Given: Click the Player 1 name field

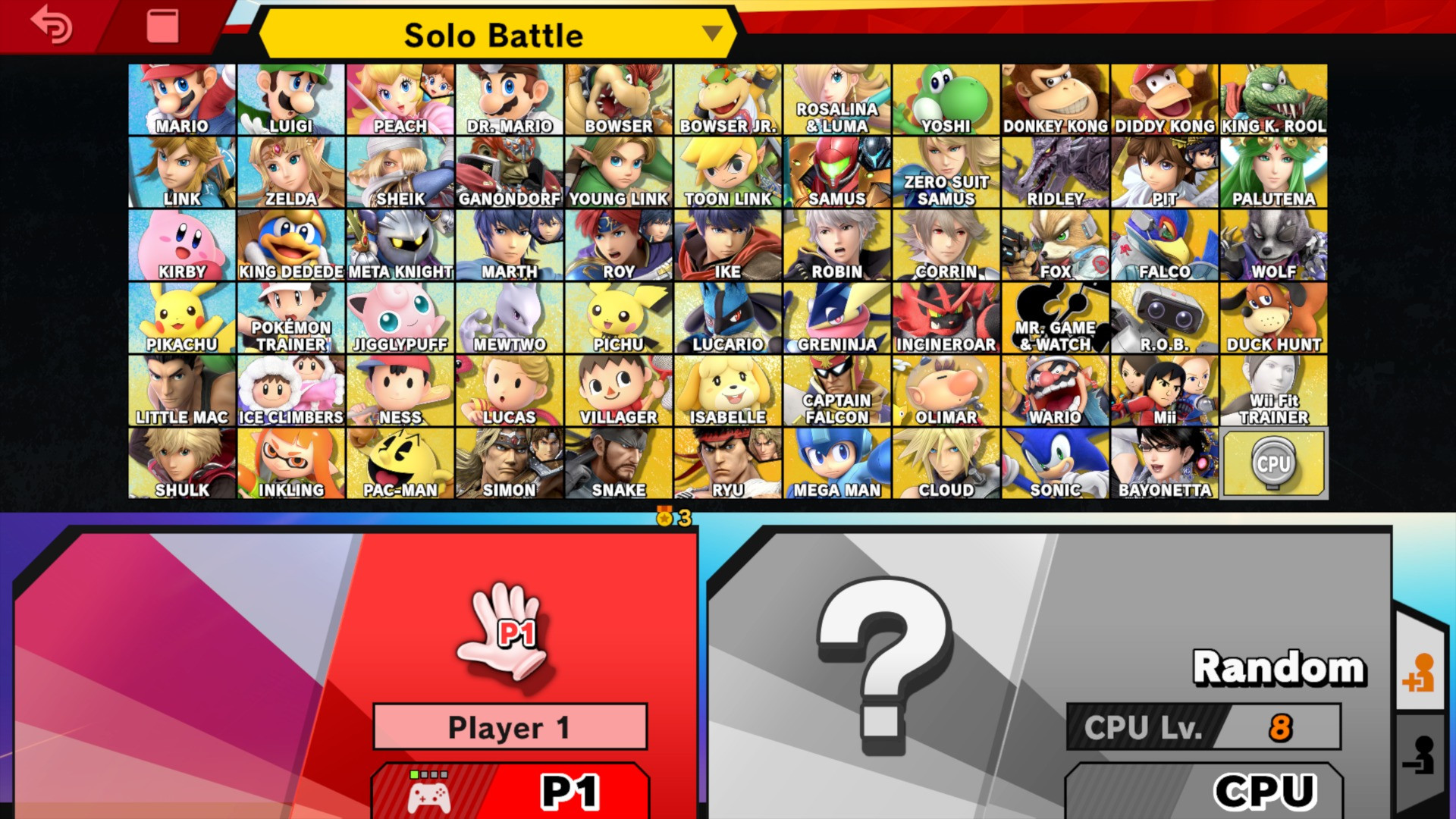Looking at the screenshot, I should [510, 726].
